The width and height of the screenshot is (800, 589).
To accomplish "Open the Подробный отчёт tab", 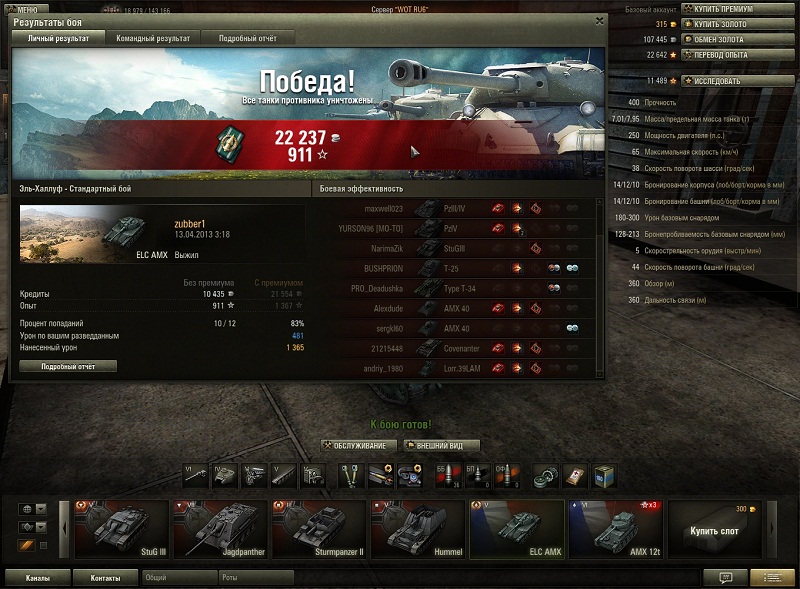I will 248,38.
